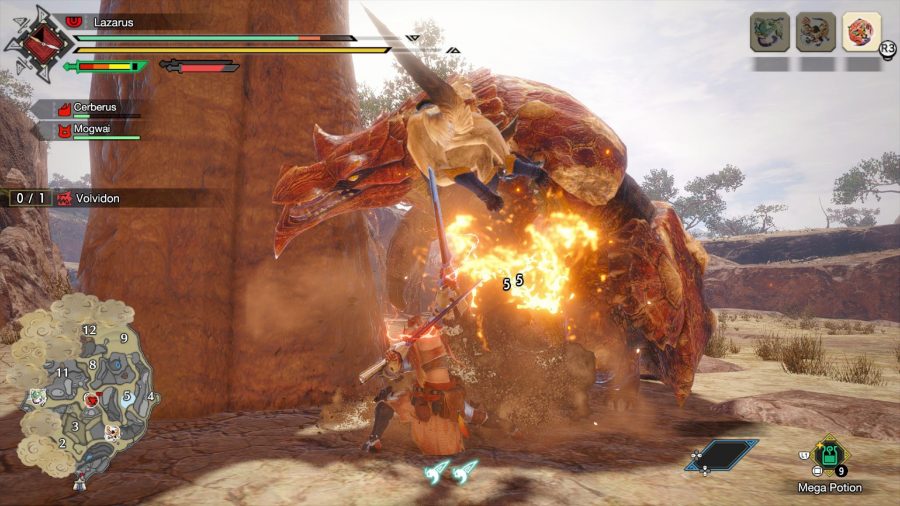
Task: Open the blue diamond action bar panel
Action: [721, 455]
